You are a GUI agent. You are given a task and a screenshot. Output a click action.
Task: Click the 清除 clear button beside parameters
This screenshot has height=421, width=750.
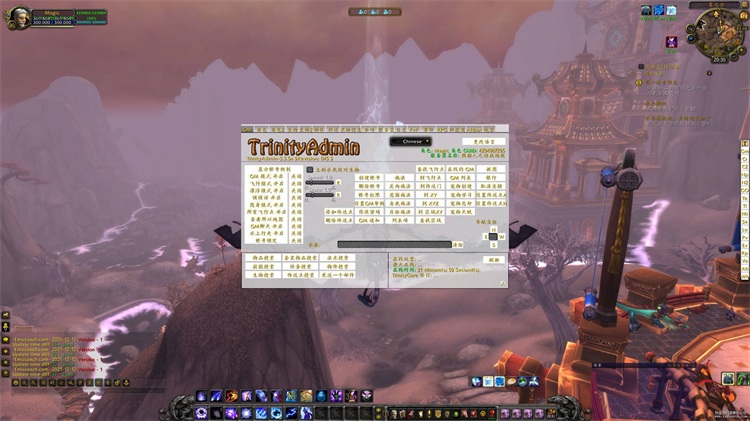[x=458, y=244]
